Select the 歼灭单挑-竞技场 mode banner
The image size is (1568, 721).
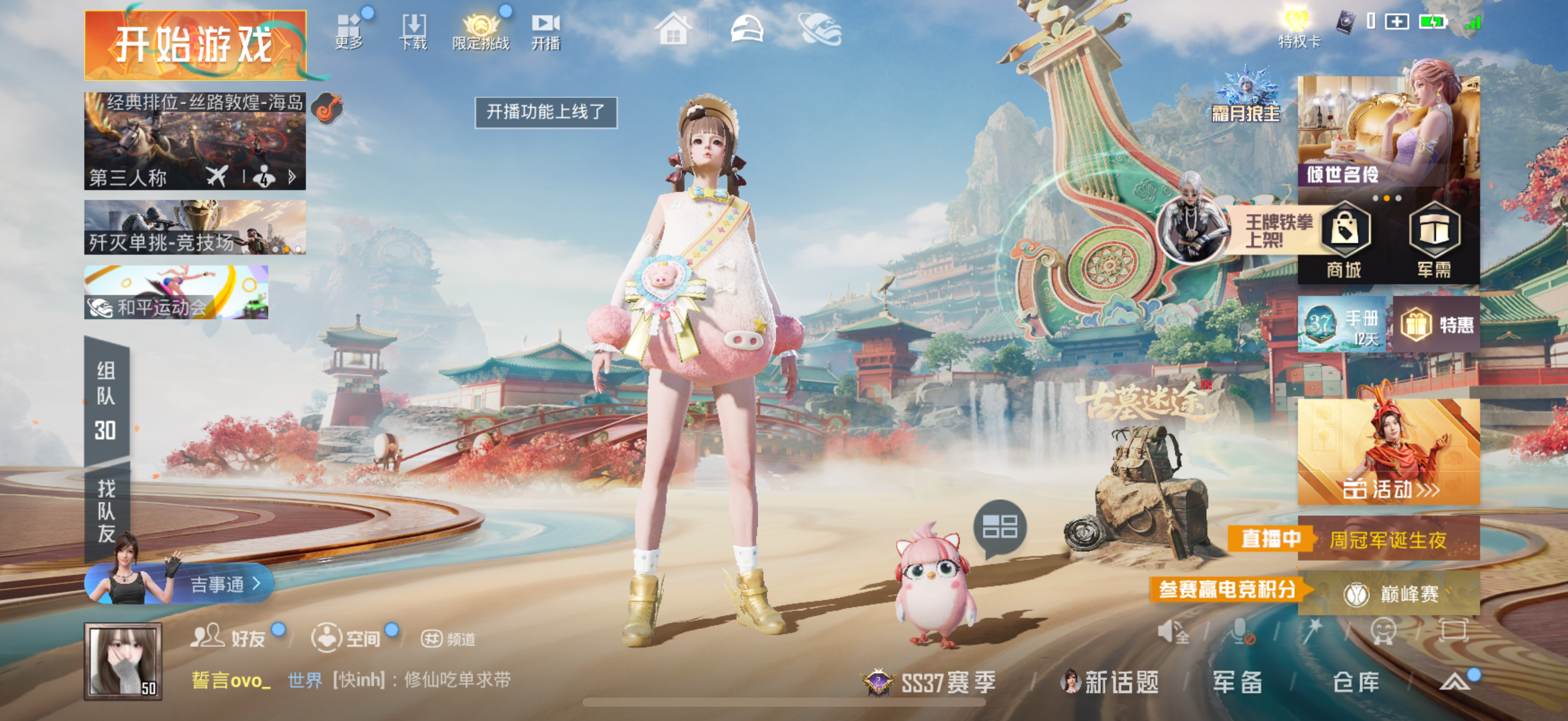point(195,227)
